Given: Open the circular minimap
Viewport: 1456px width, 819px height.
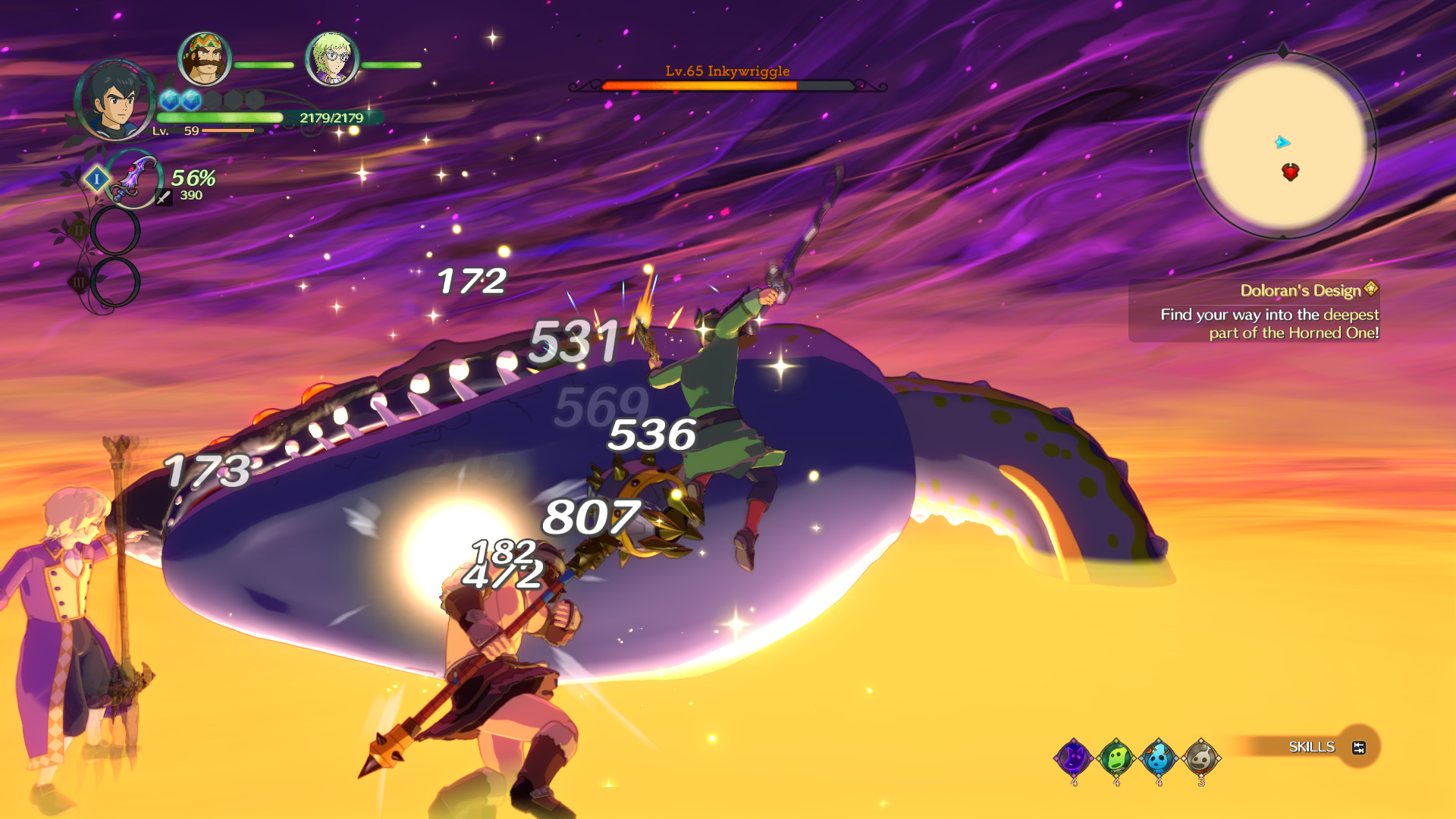Looking at the screenshot, I should coord(1282,146).
